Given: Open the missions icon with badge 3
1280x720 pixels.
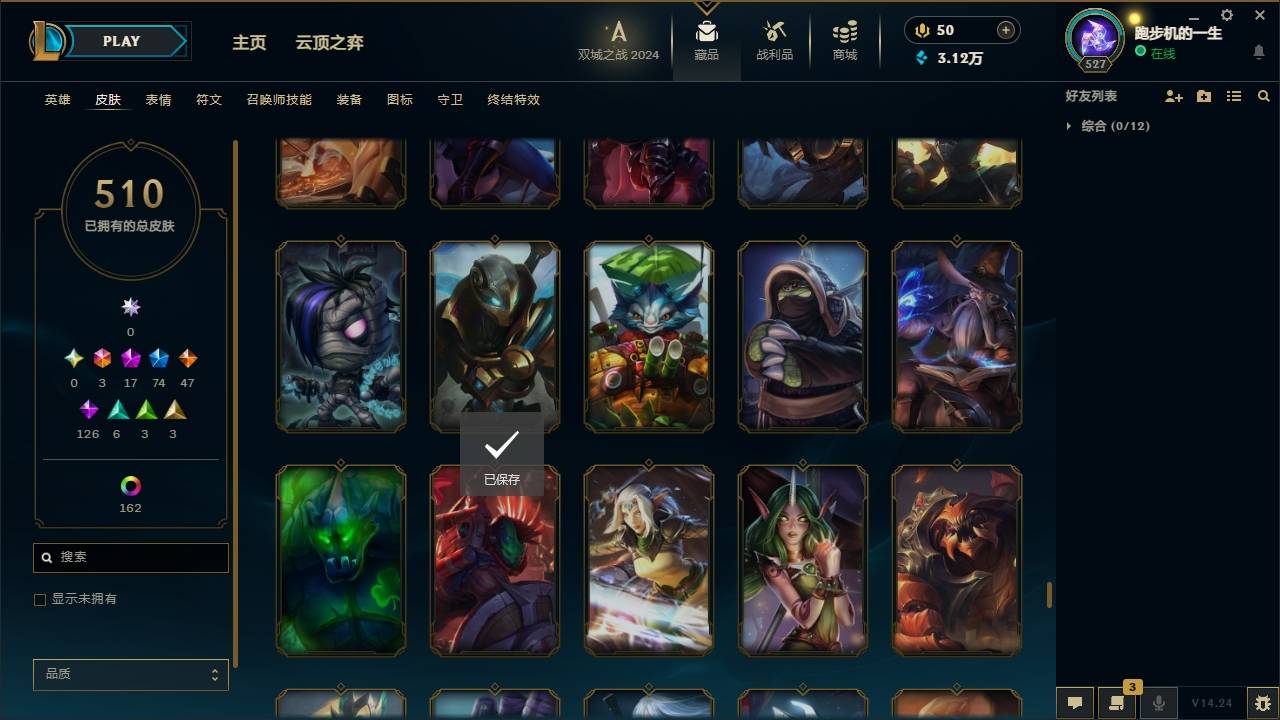Looking at the screenshot, I should [x=1120, y=703].
